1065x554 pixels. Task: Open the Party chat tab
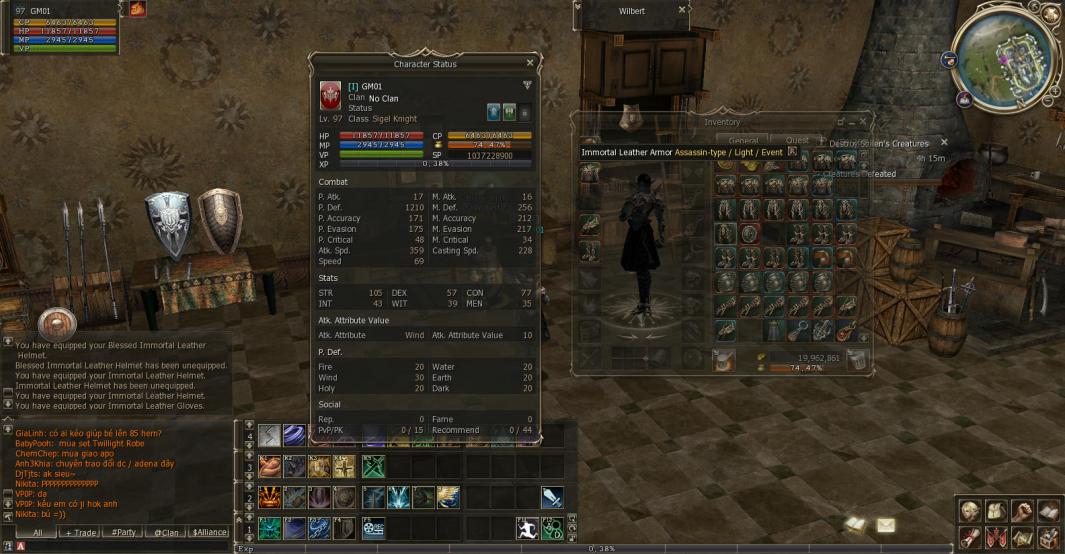pyautogui.click(x=123, y=532)
